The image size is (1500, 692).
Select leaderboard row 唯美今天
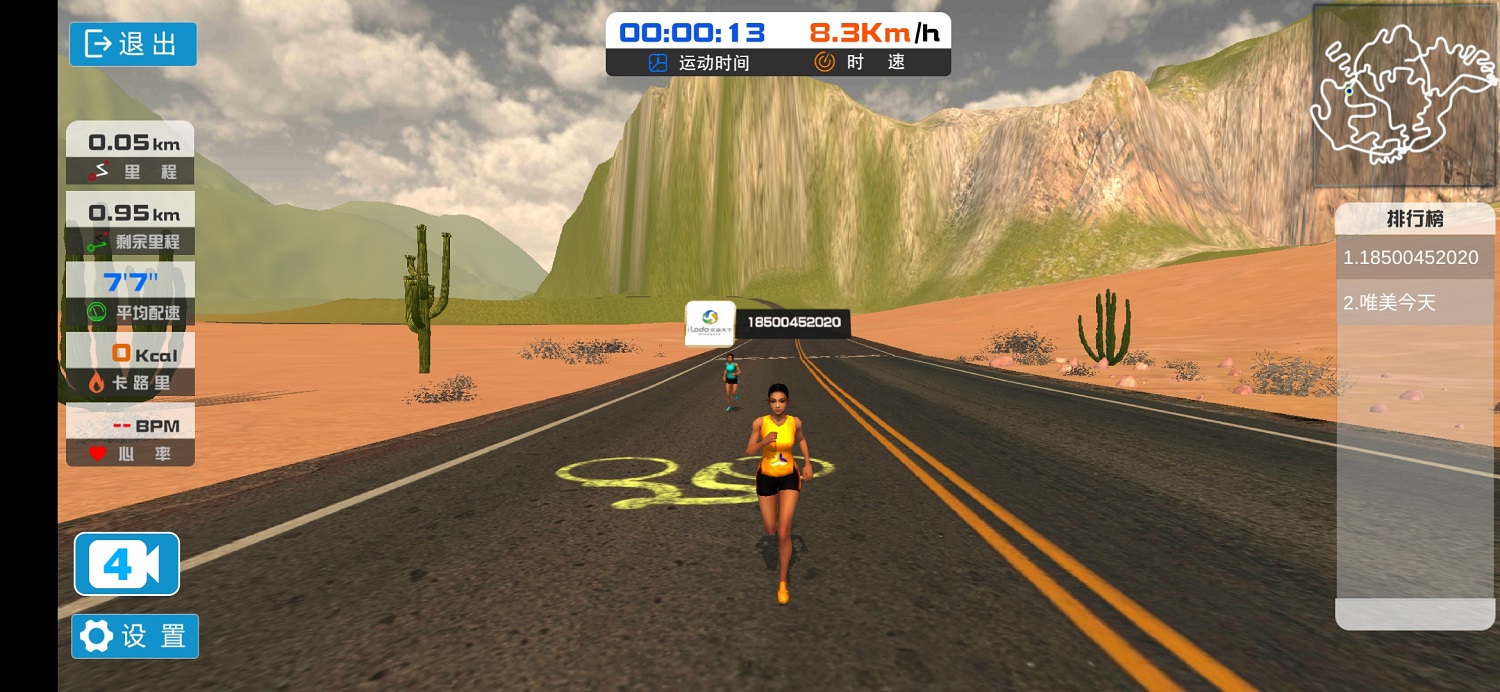click(1414, 302)
